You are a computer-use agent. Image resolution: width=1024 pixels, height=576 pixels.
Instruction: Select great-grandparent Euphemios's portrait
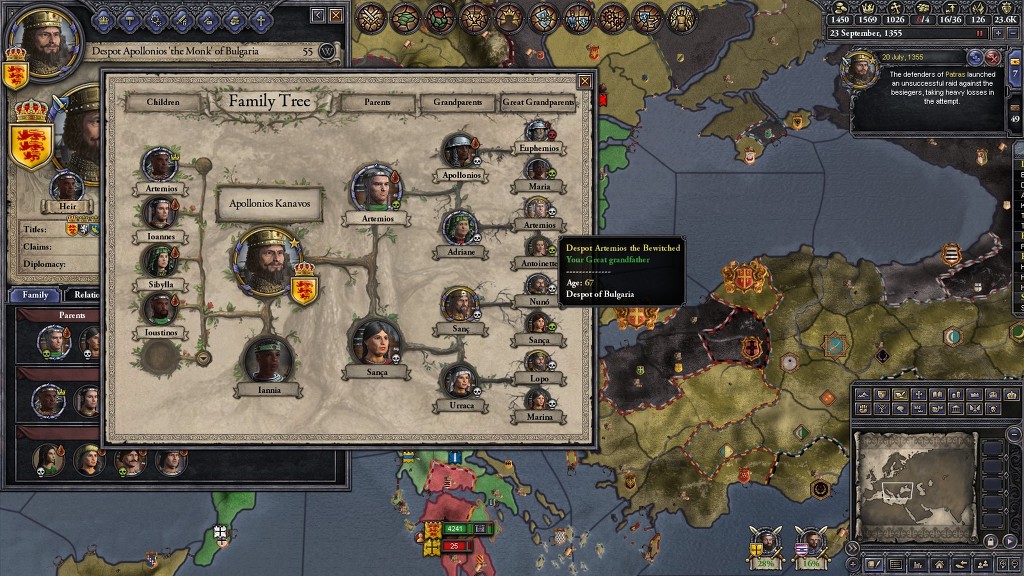tap(539, 131)
